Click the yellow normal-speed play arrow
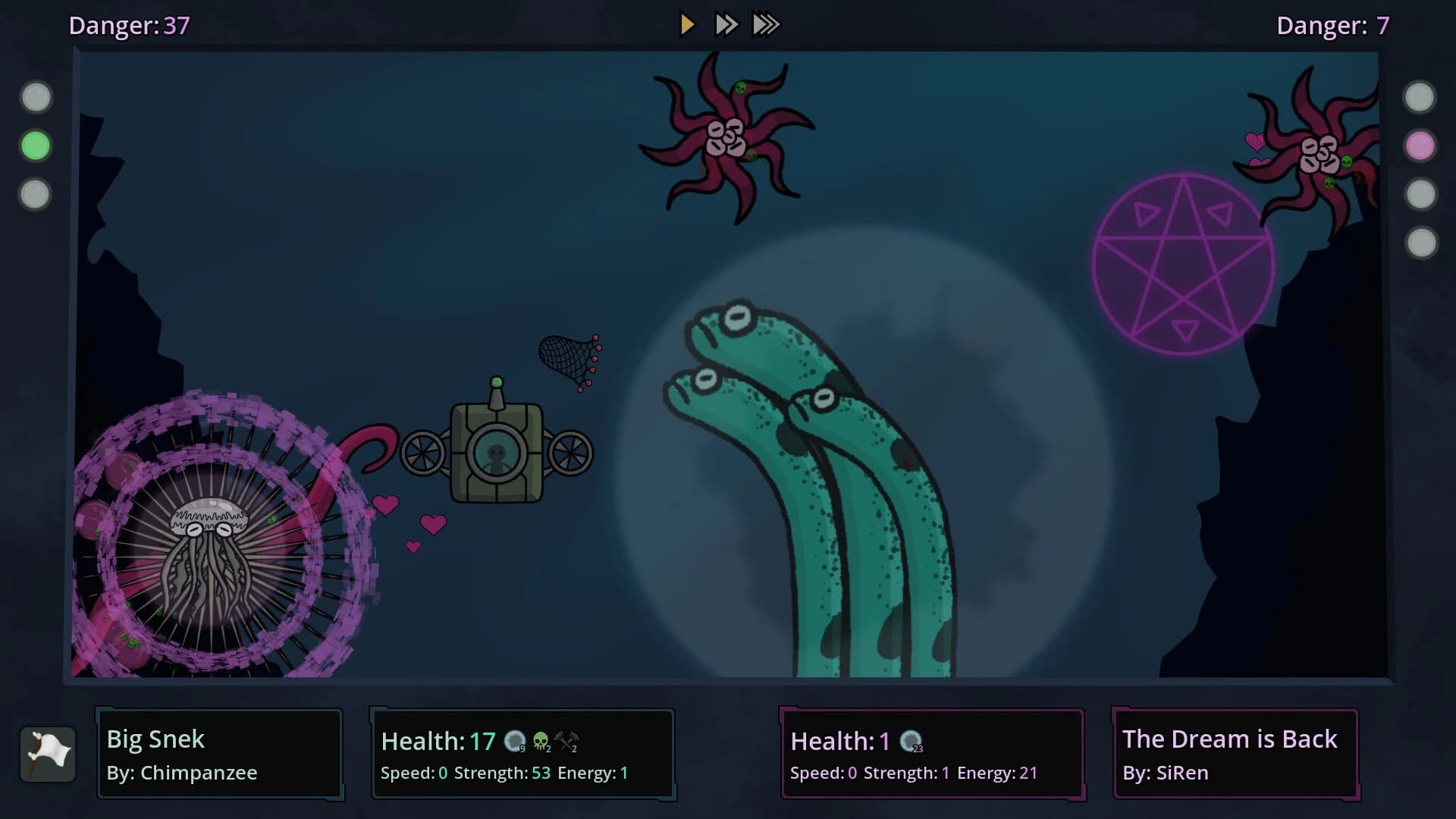 [687, 24]
